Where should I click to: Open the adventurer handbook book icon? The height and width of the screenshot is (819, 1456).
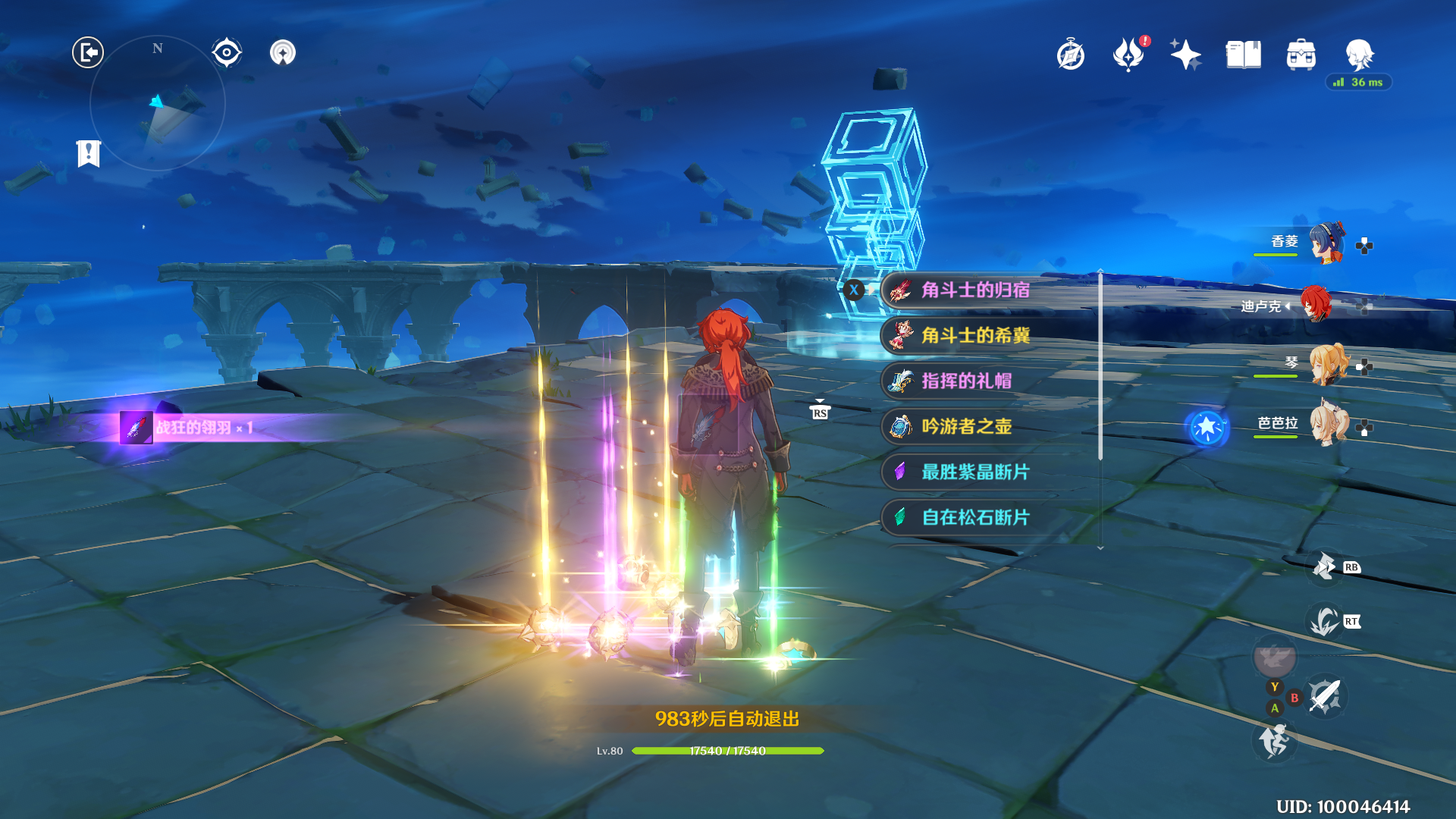pyautogui.click(x=1243, y=55)
